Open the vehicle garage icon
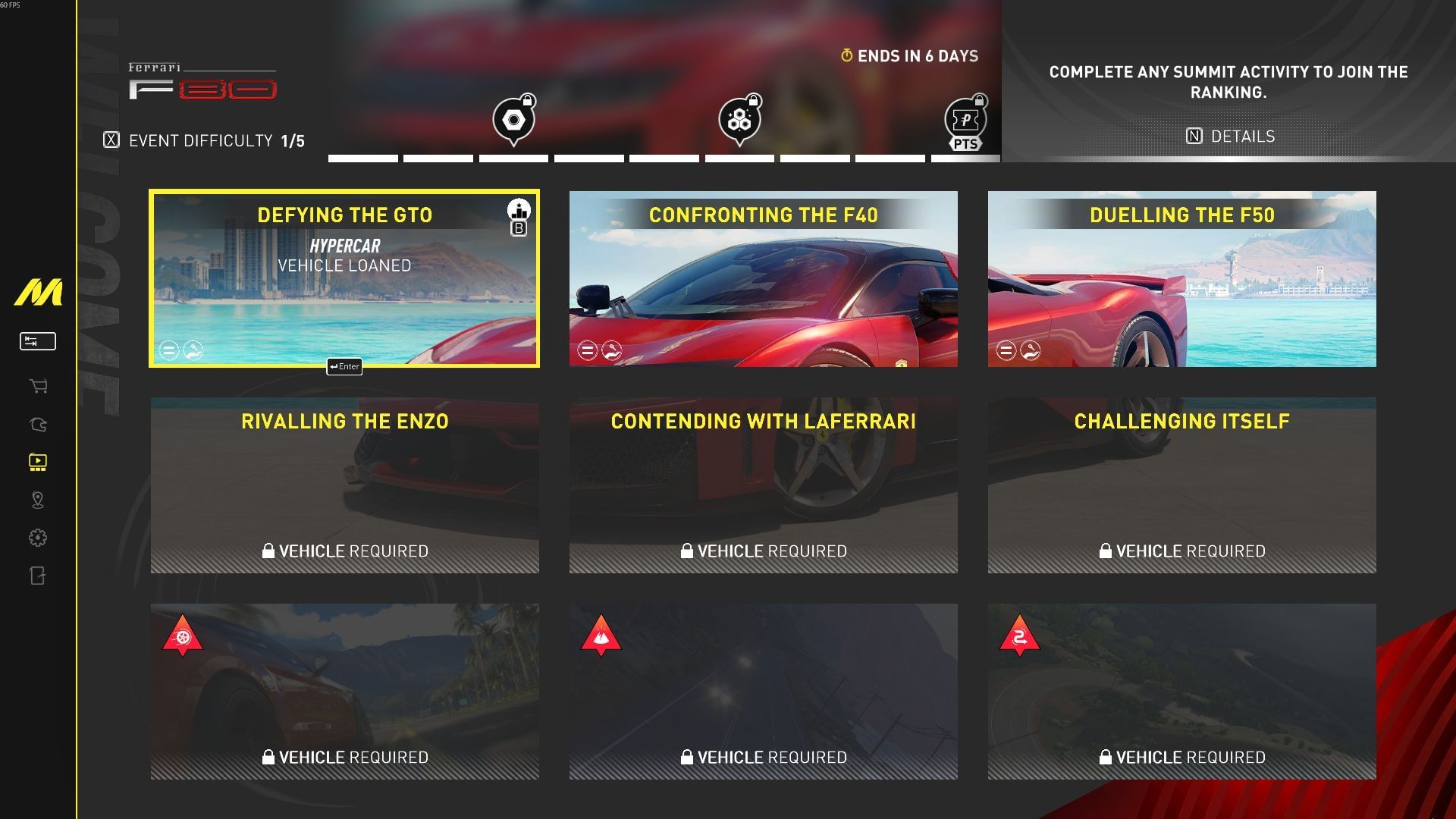 tap(38, 425)
